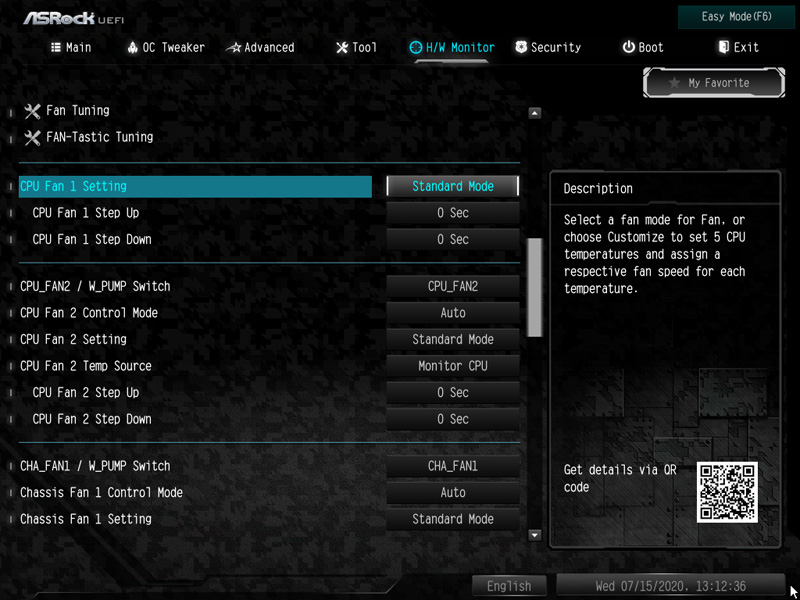This screenshot has height=600, width=800.
Task: Launch Fan Tuning
Action: pyautogui.click(x=77, y=110)
